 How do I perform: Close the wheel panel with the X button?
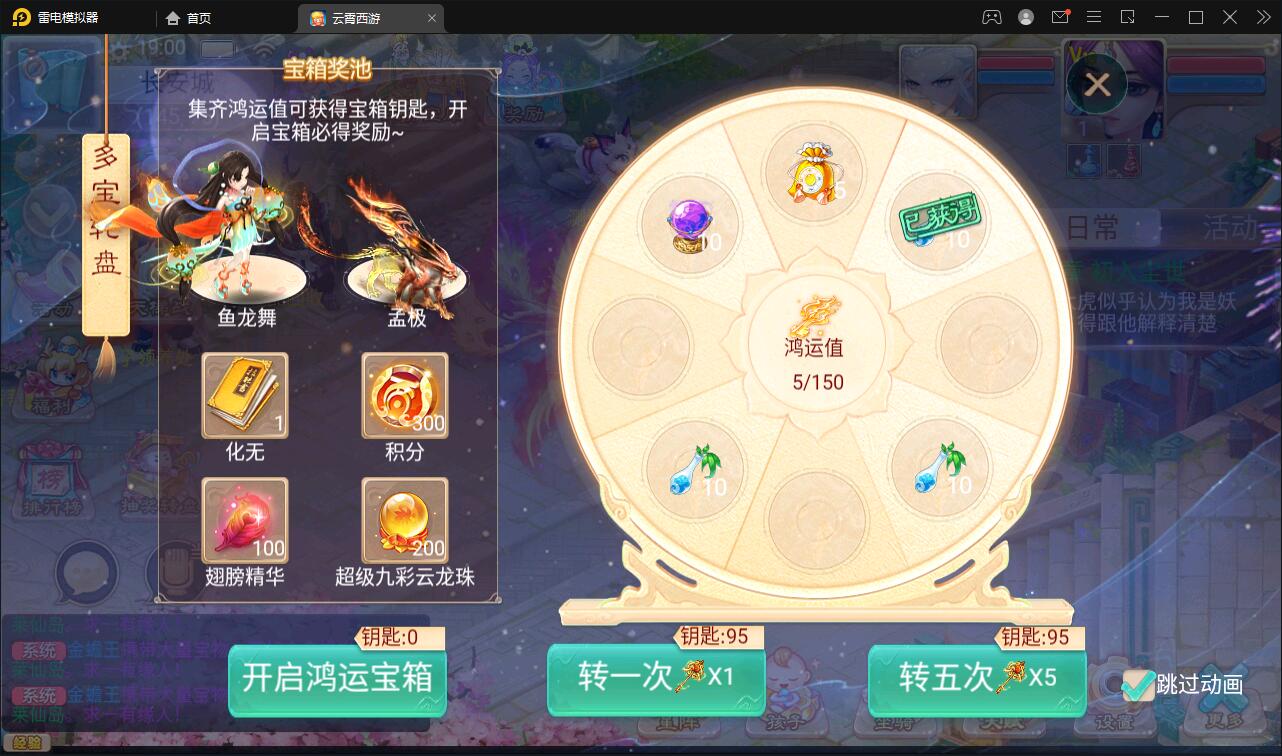click(1097, 84)
